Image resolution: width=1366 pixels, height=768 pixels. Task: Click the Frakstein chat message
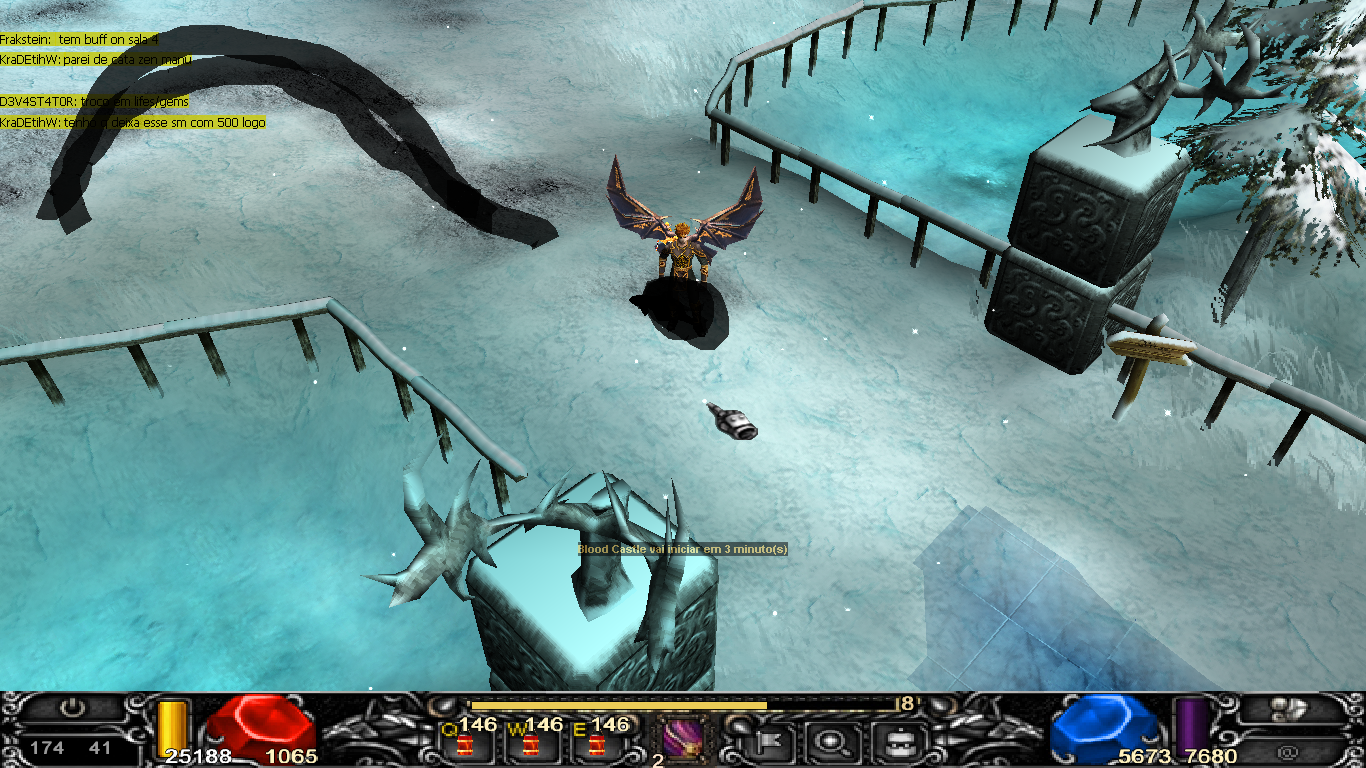(x=79, y=39)
